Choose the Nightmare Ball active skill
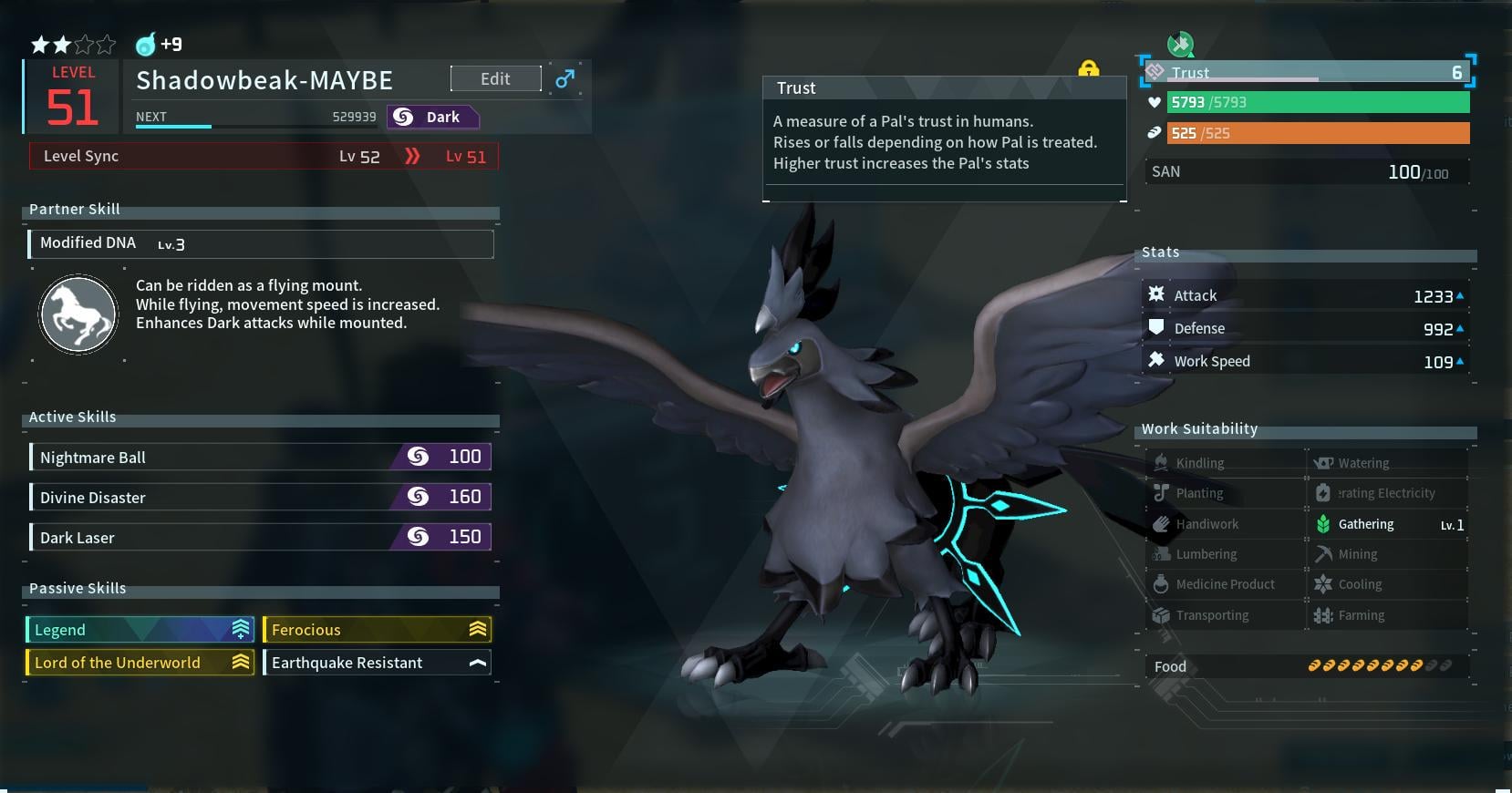 coord(262,457)
